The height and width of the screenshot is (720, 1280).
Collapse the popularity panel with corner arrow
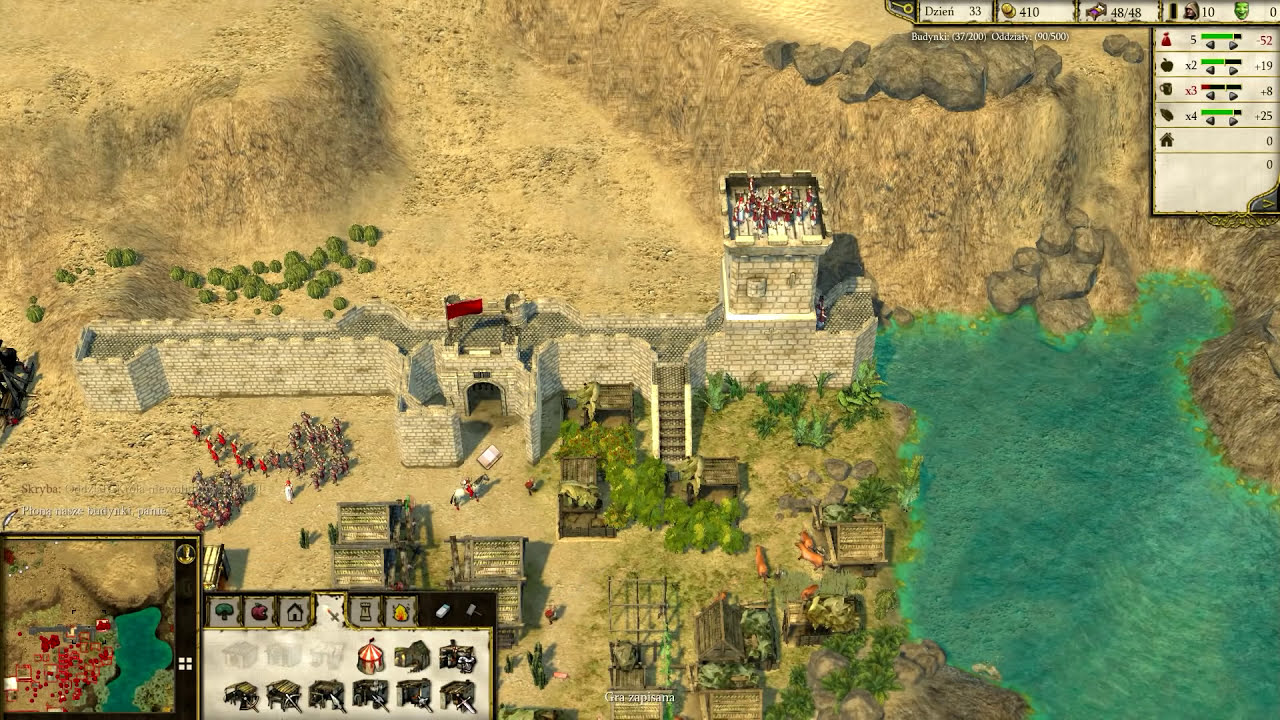(1267, 203)
